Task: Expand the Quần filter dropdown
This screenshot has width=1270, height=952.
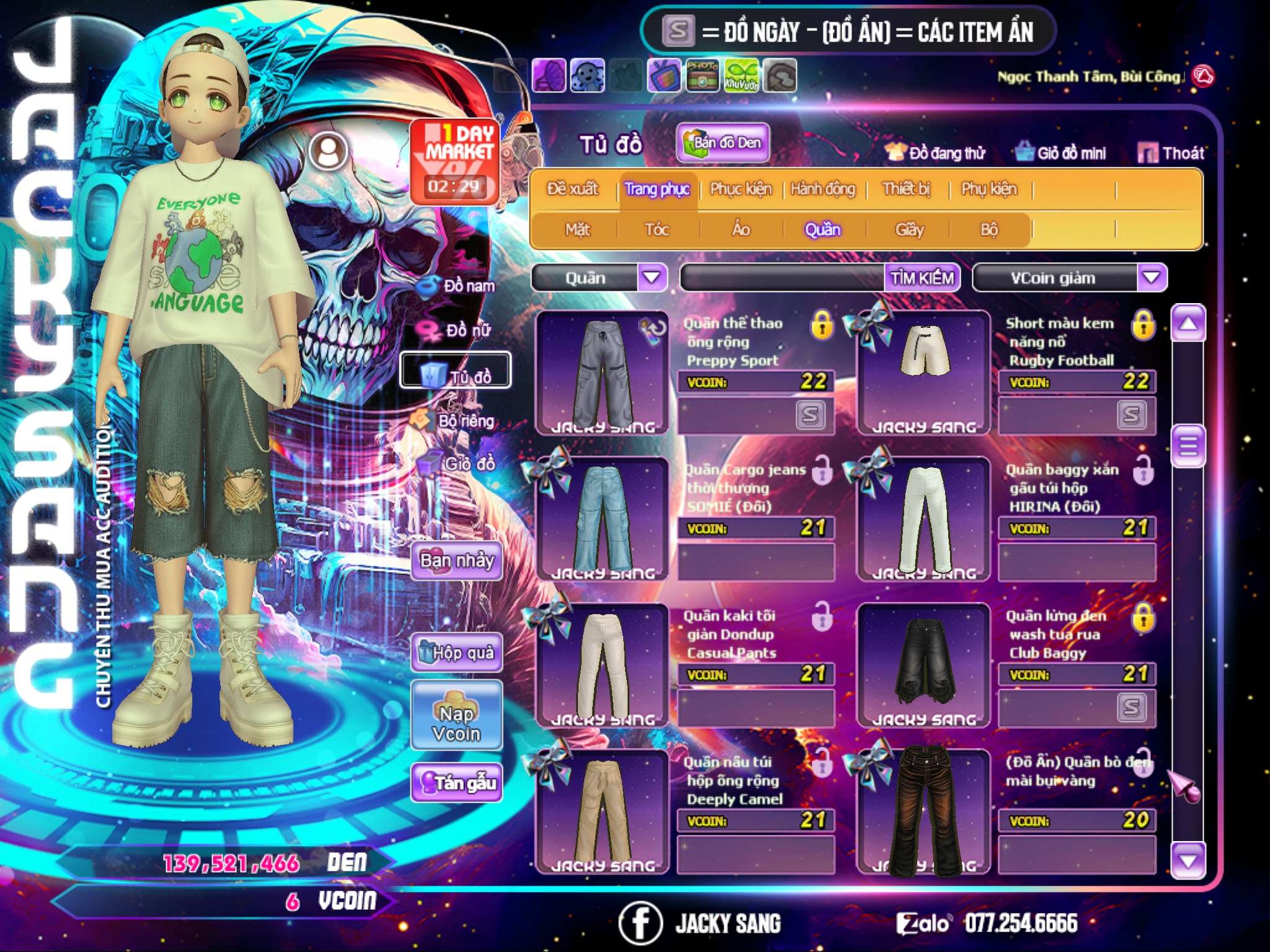Action: point(652,278)
